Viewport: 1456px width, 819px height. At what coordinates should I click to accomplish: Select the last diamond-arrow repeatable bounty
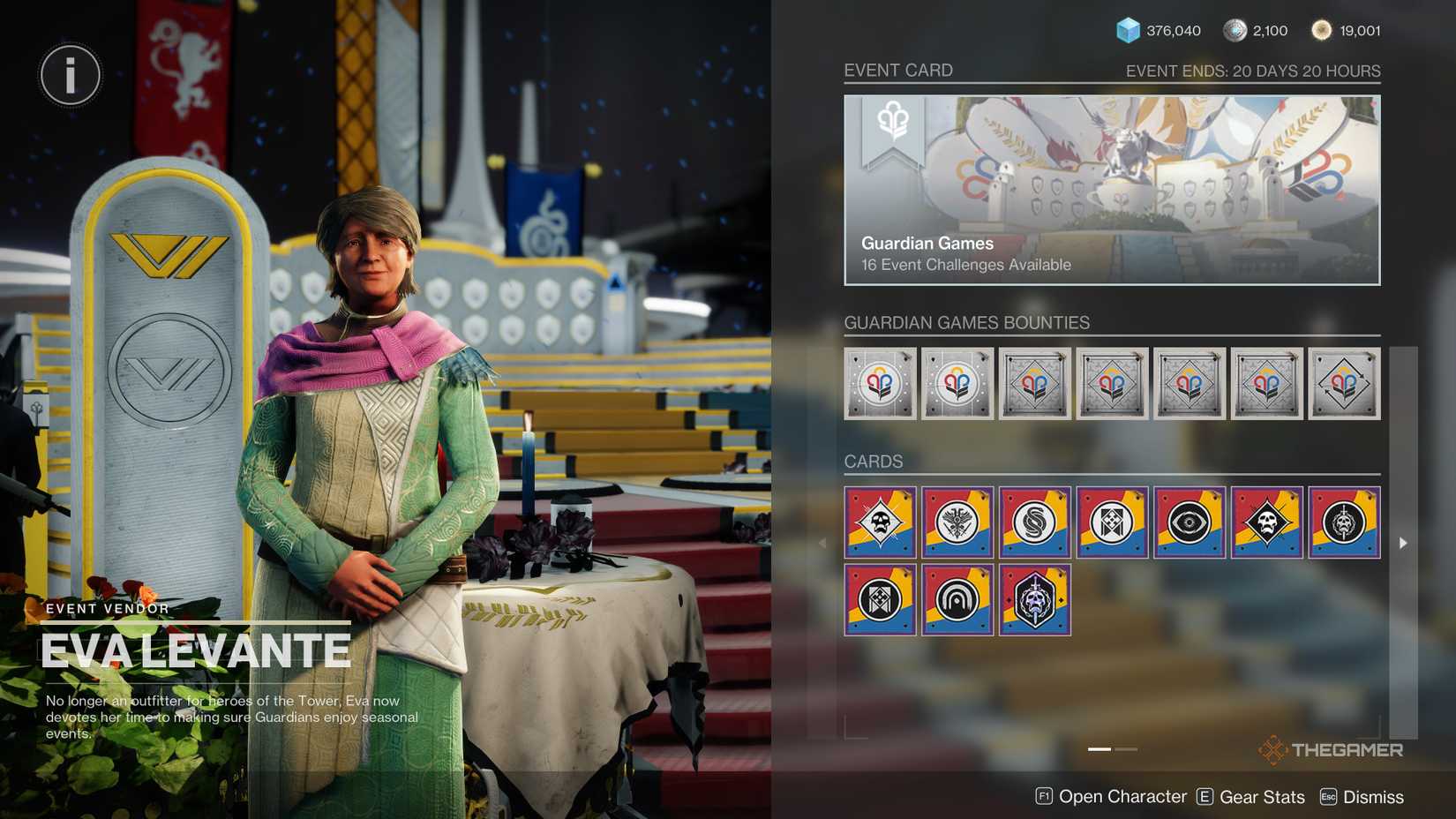click(x=1344, y=384)
